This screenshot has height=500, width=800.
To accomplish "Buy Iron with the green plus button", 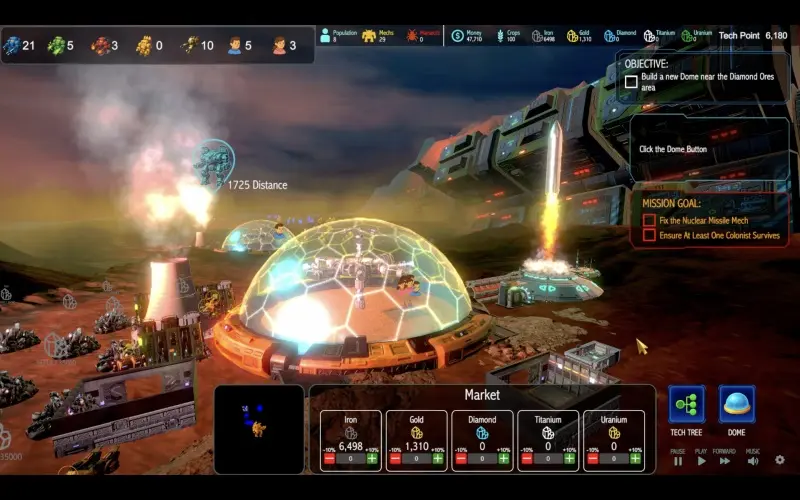I will coord(372,459).
